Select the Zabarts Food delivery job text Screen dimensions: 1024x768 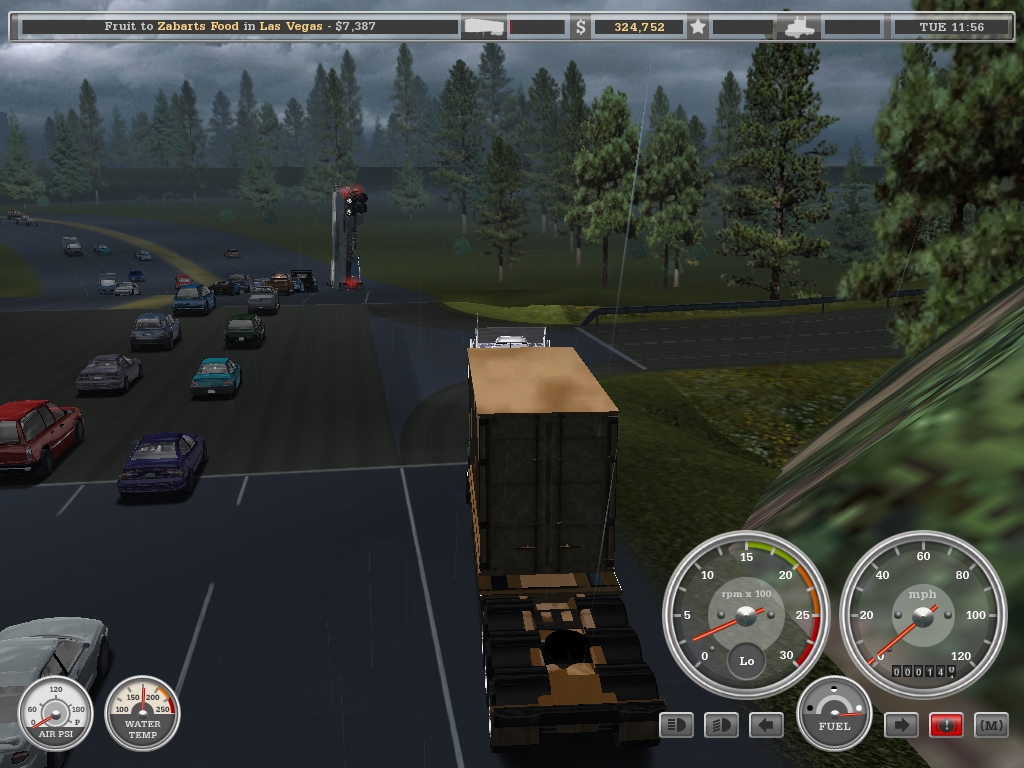click(x=240, y=26)
